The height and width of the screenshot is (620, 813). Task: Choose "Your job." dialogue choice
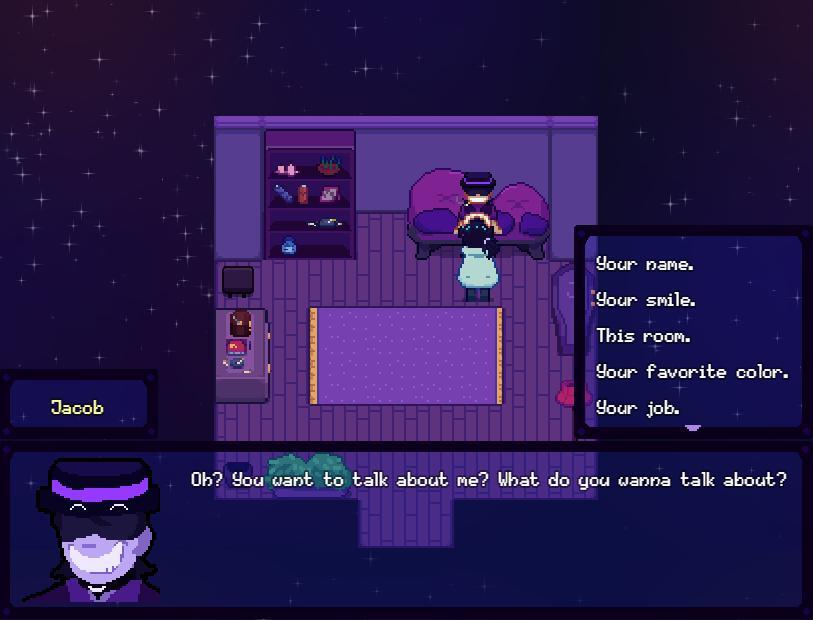[x=638, y=408]
